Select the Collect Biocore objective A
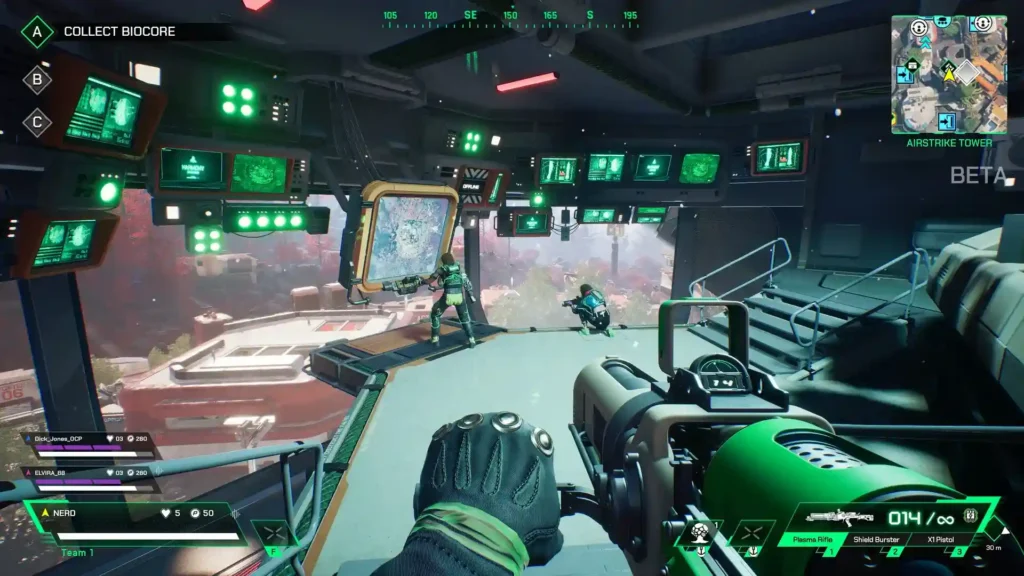 [x=37, y=31]
